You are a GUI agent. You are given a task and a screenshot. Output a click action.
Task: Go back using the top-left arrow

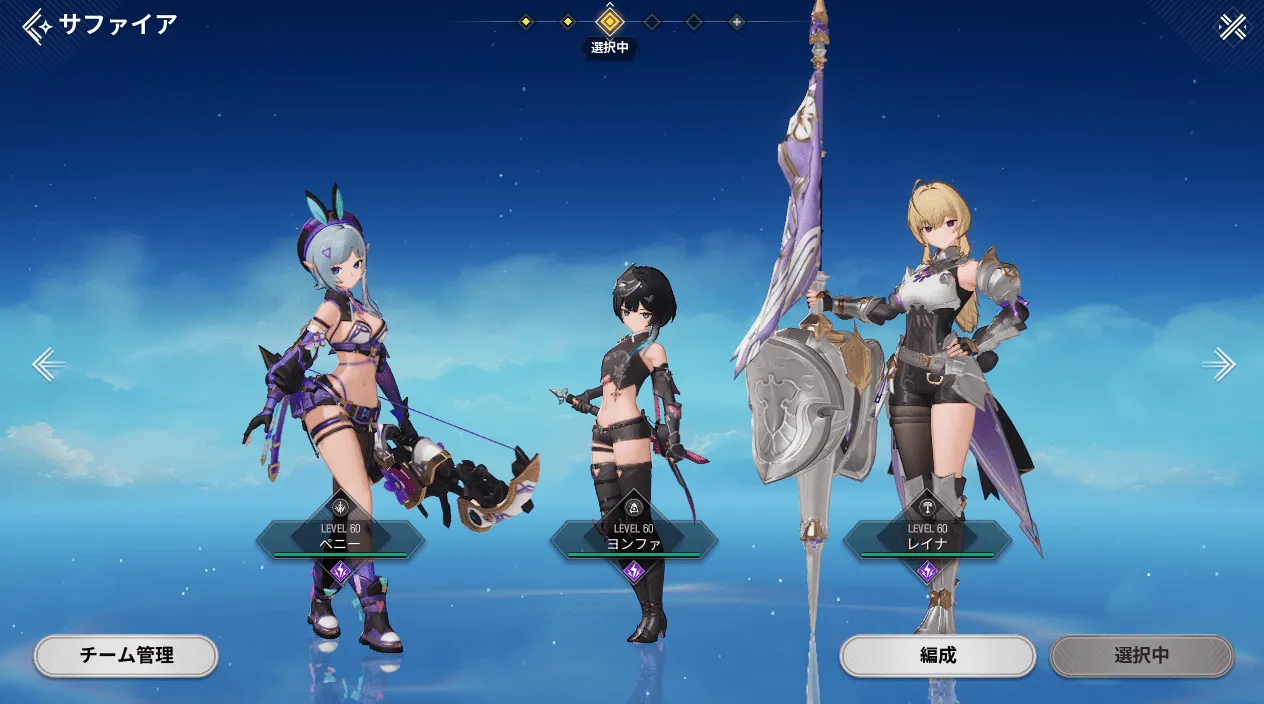click(x=38, y=26)
